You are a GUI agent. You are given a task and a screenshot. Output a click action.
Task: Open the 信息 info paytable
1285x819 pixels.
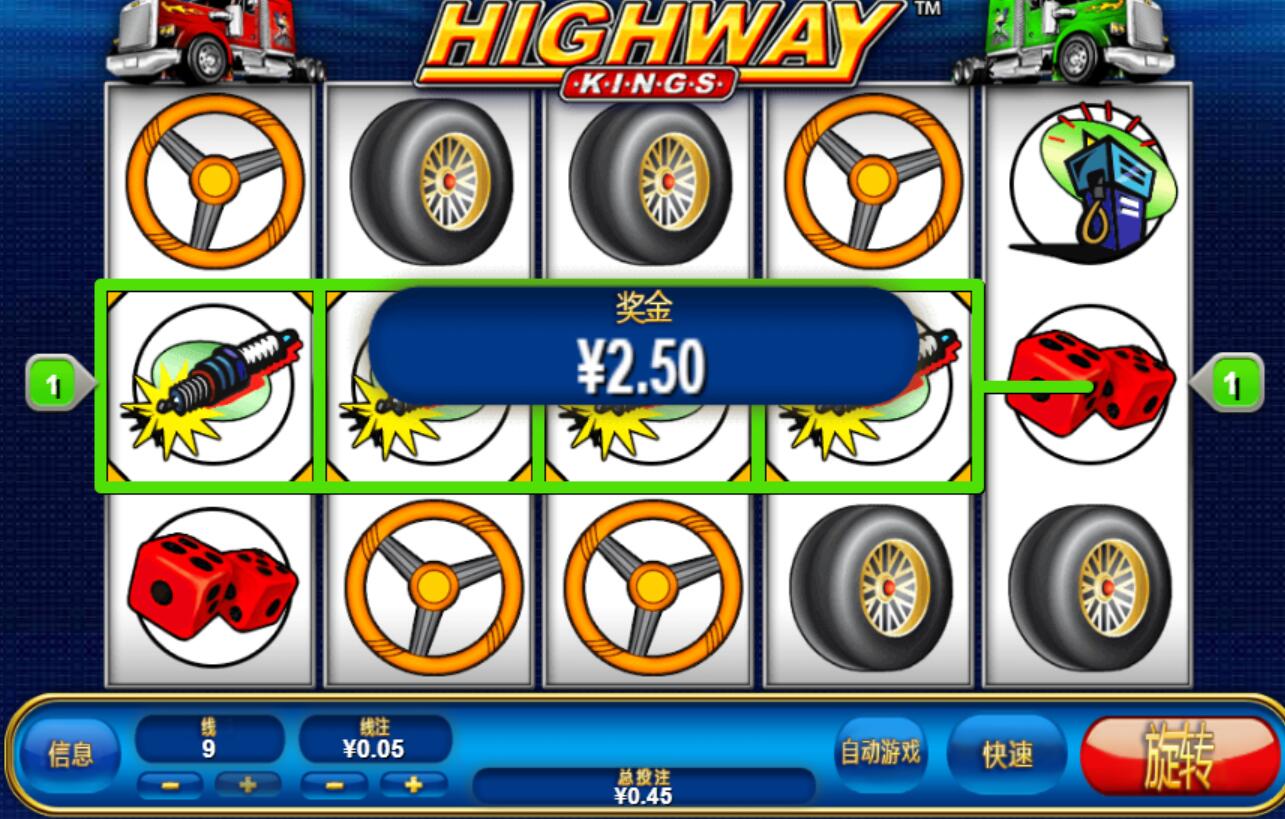[71, 754]
